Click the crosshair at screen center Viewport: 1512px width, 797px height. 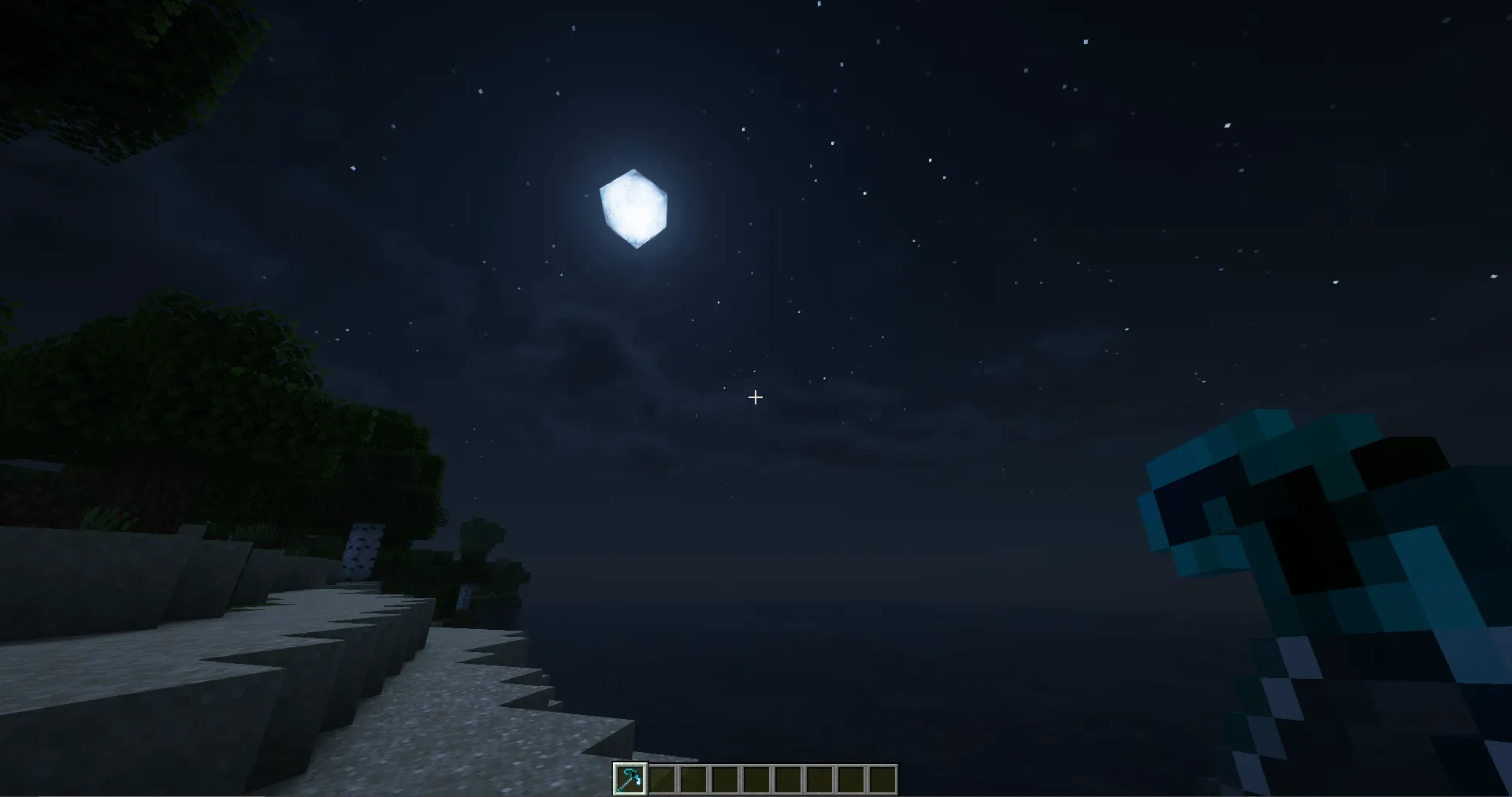755,397
